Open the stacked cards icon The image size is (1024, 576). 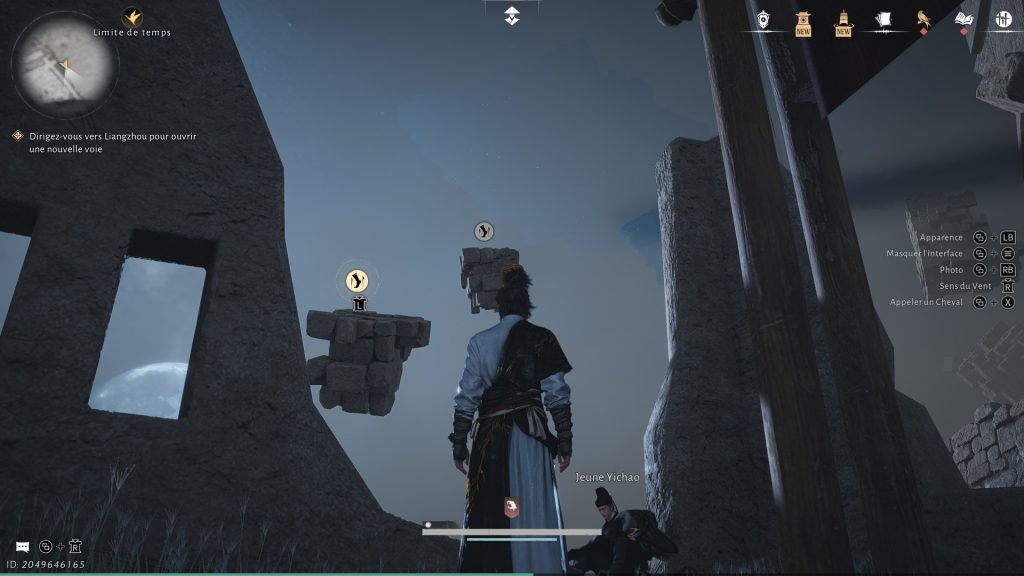click(x=883, y=19)
